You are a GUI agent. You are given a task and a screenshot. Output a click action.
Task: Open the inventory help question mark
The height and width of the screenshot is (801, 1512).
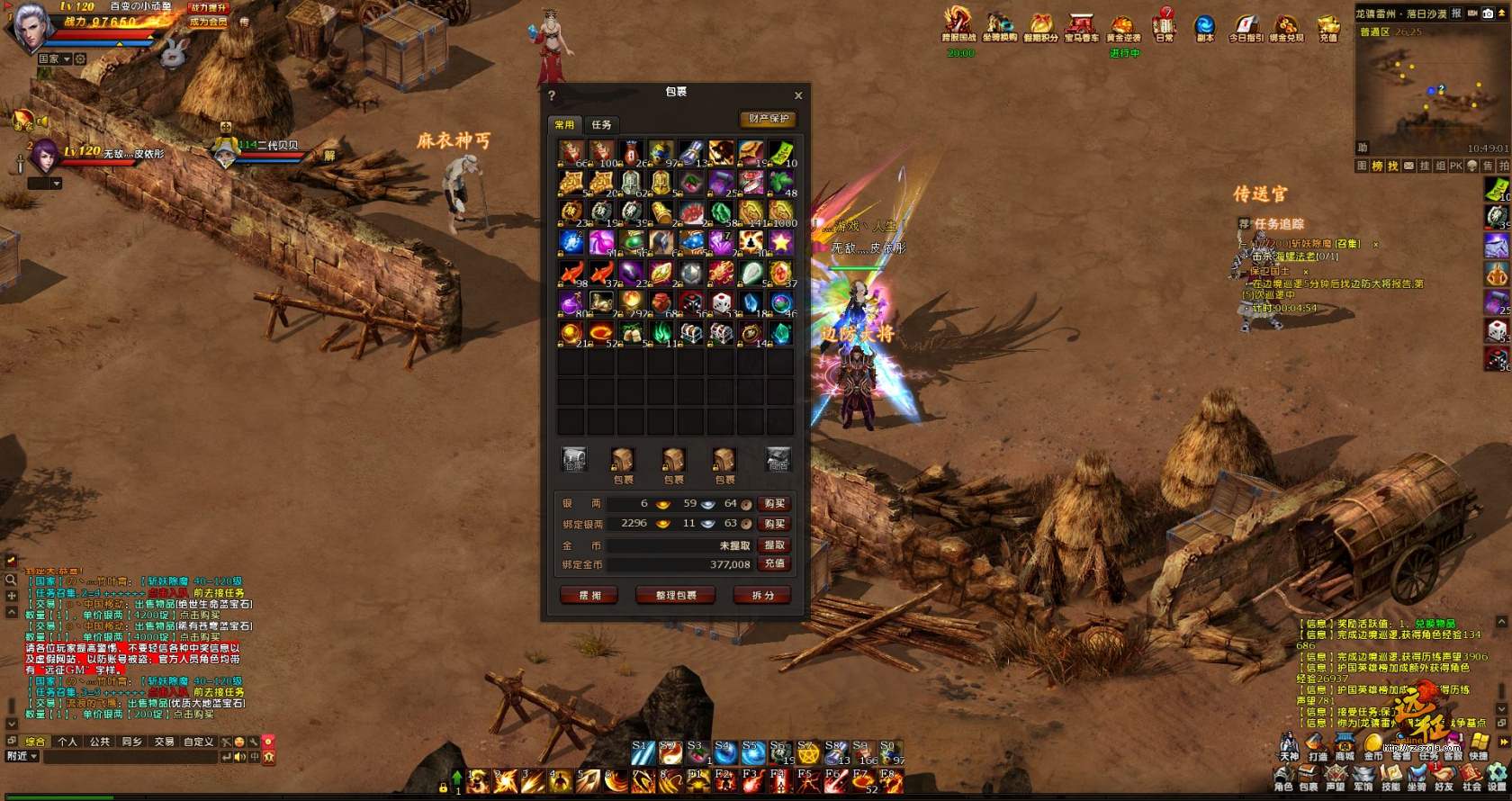552,95
